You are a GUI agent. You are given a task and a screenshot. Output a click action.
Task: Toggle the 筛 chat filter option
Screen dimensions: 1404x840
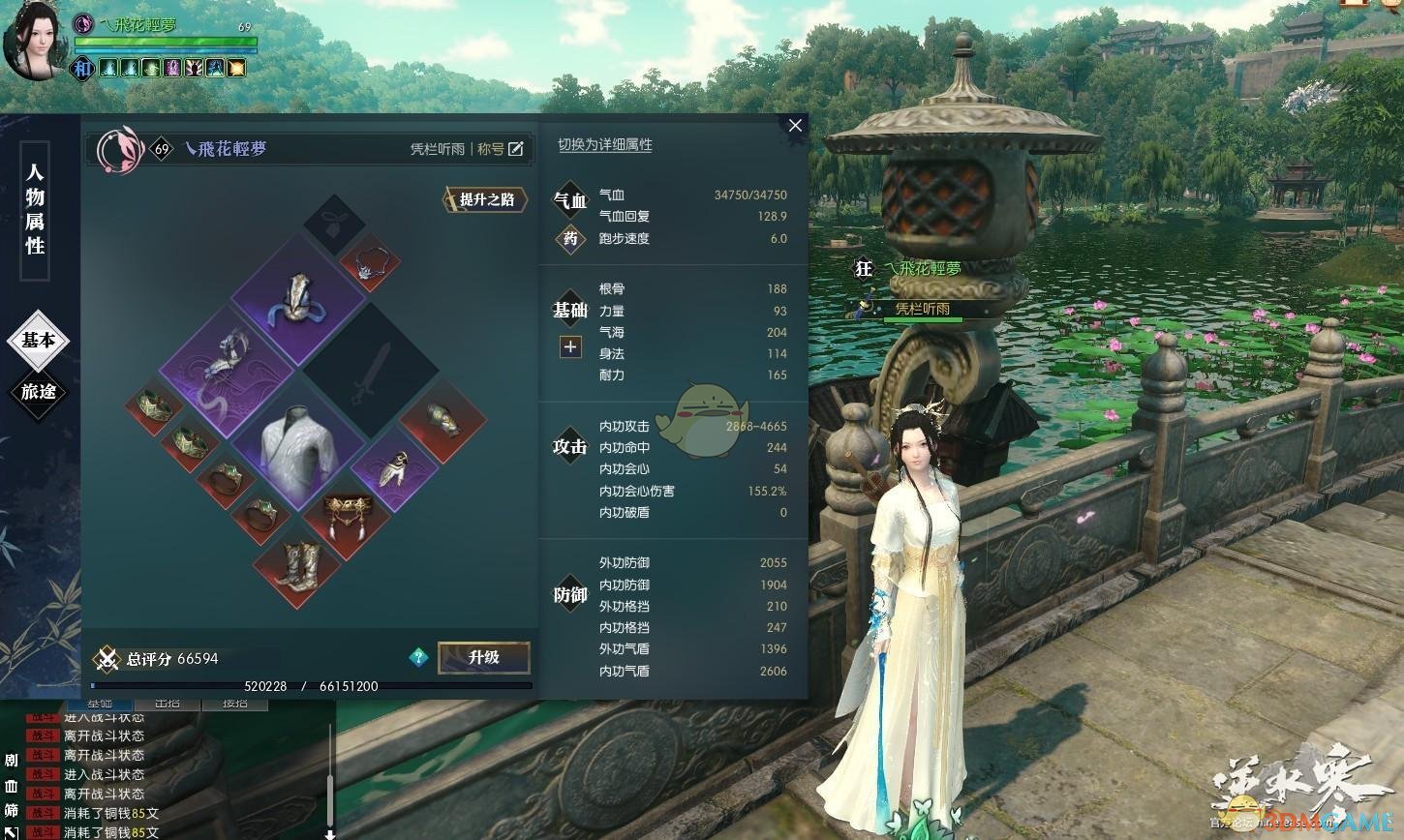pyautogui.click(x=11, y=808)
